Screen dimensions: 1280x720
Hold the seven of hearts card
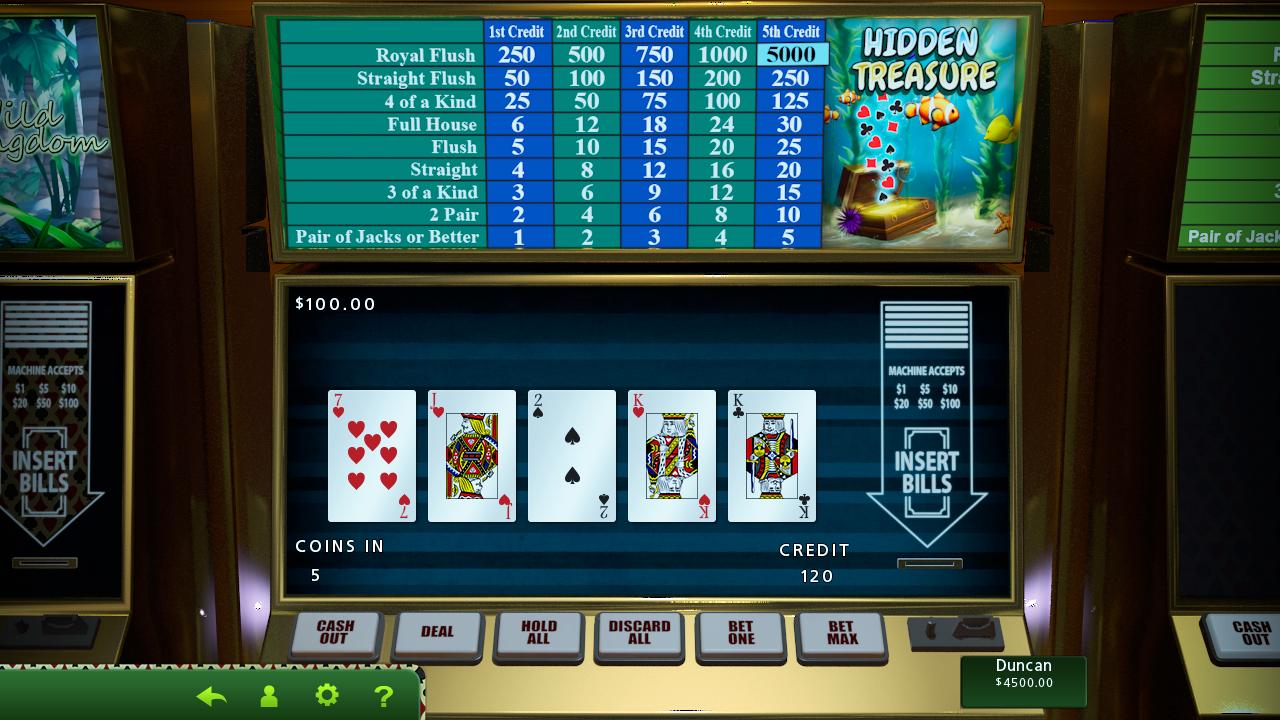[x=372, y=456]
